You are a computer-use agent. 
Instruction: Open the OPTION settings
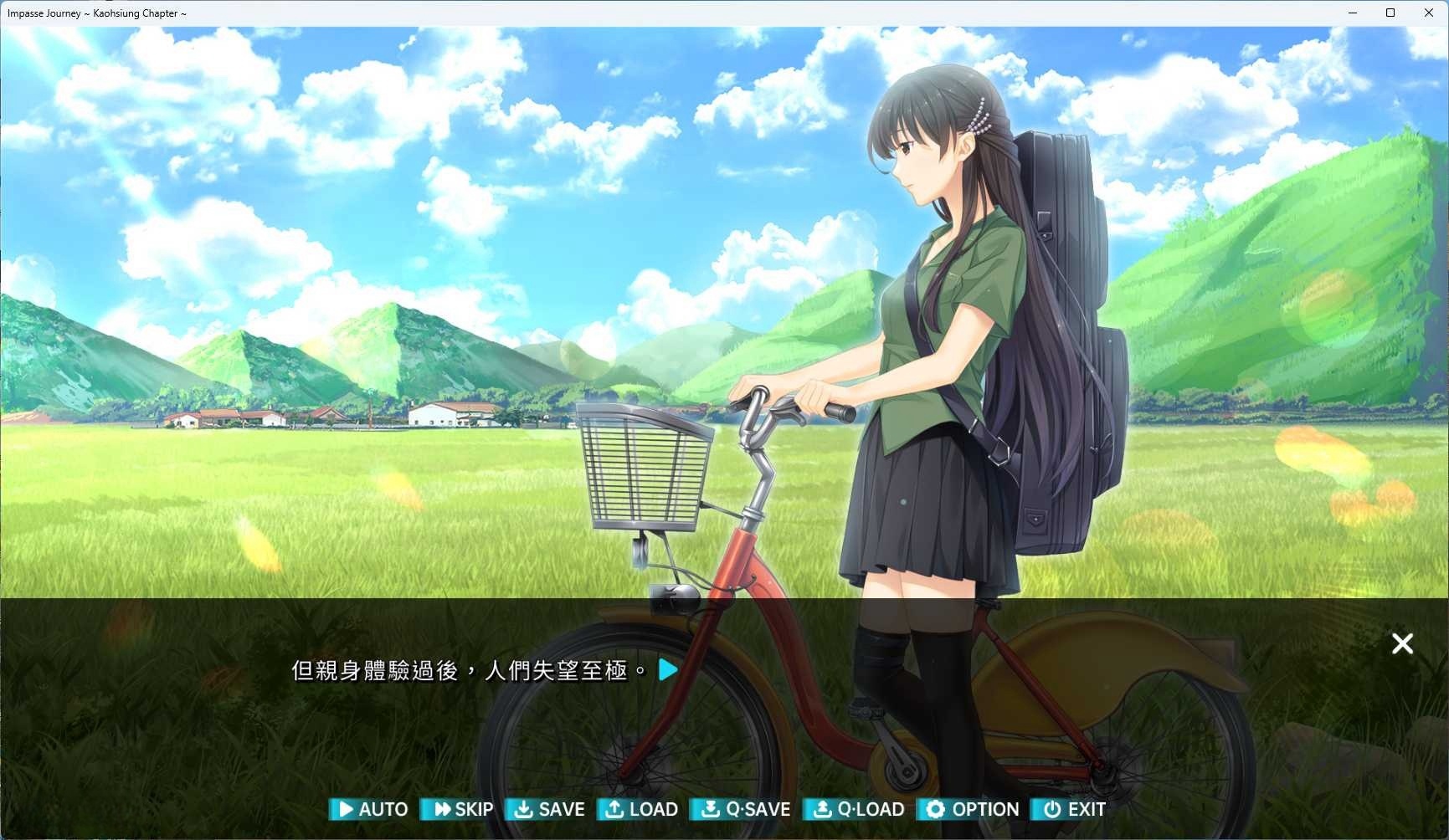(973, 809)
